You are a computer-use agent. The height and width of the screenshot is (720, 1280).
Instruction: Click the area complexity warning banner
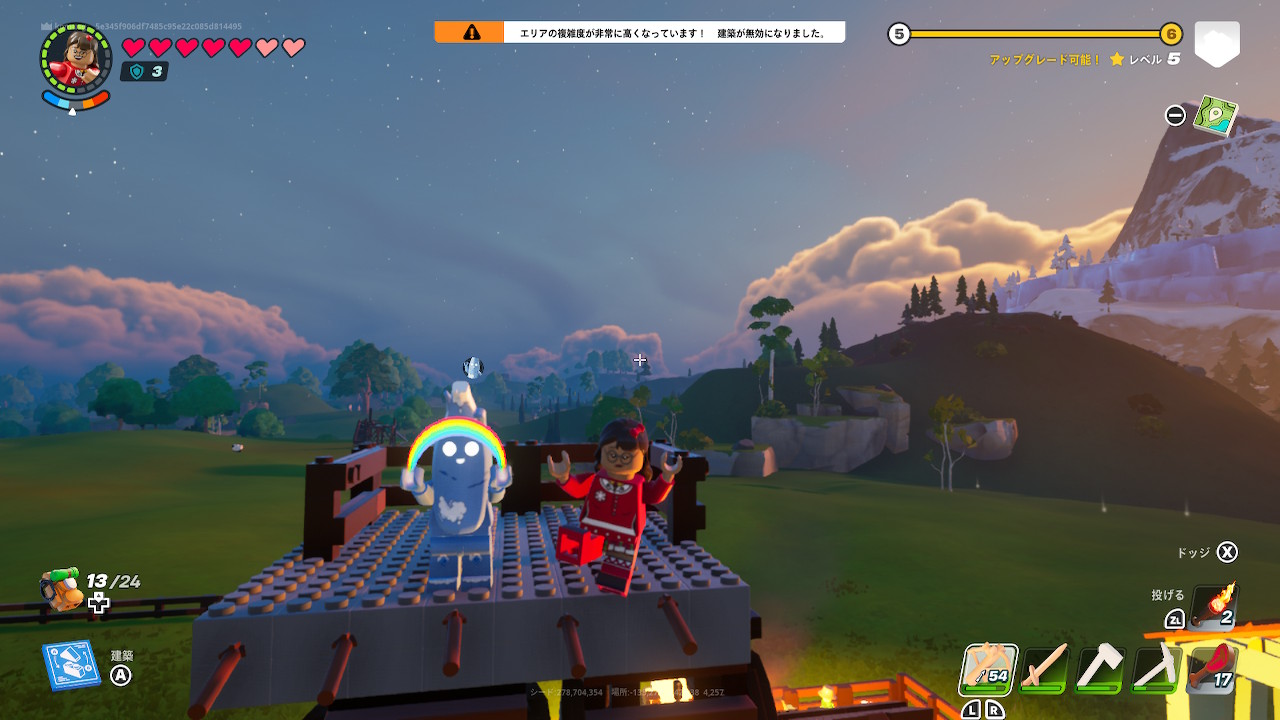click(x=640, y=33)
